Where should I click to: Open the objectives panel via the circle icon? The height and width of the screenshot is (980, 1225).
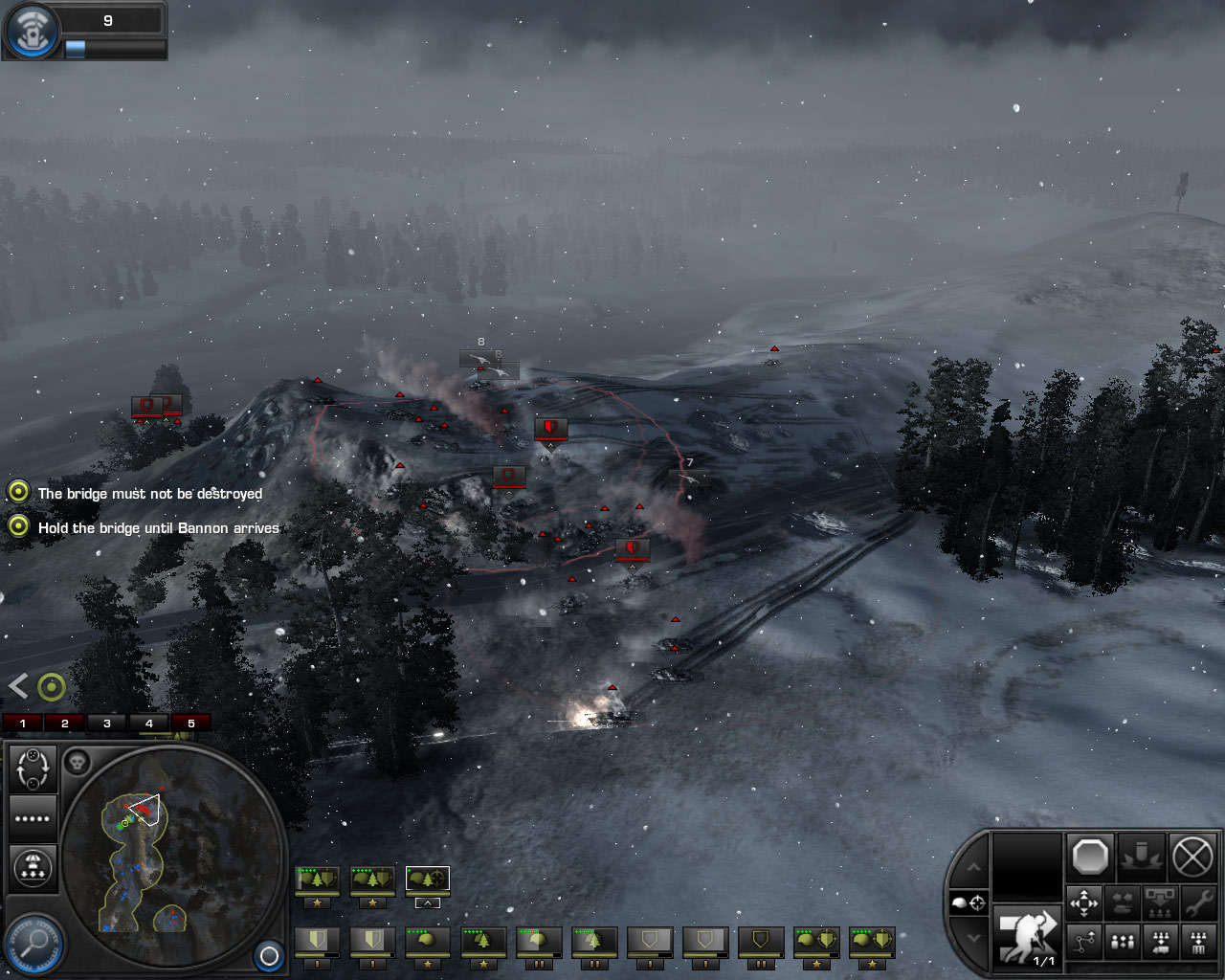tap(52, 686)
